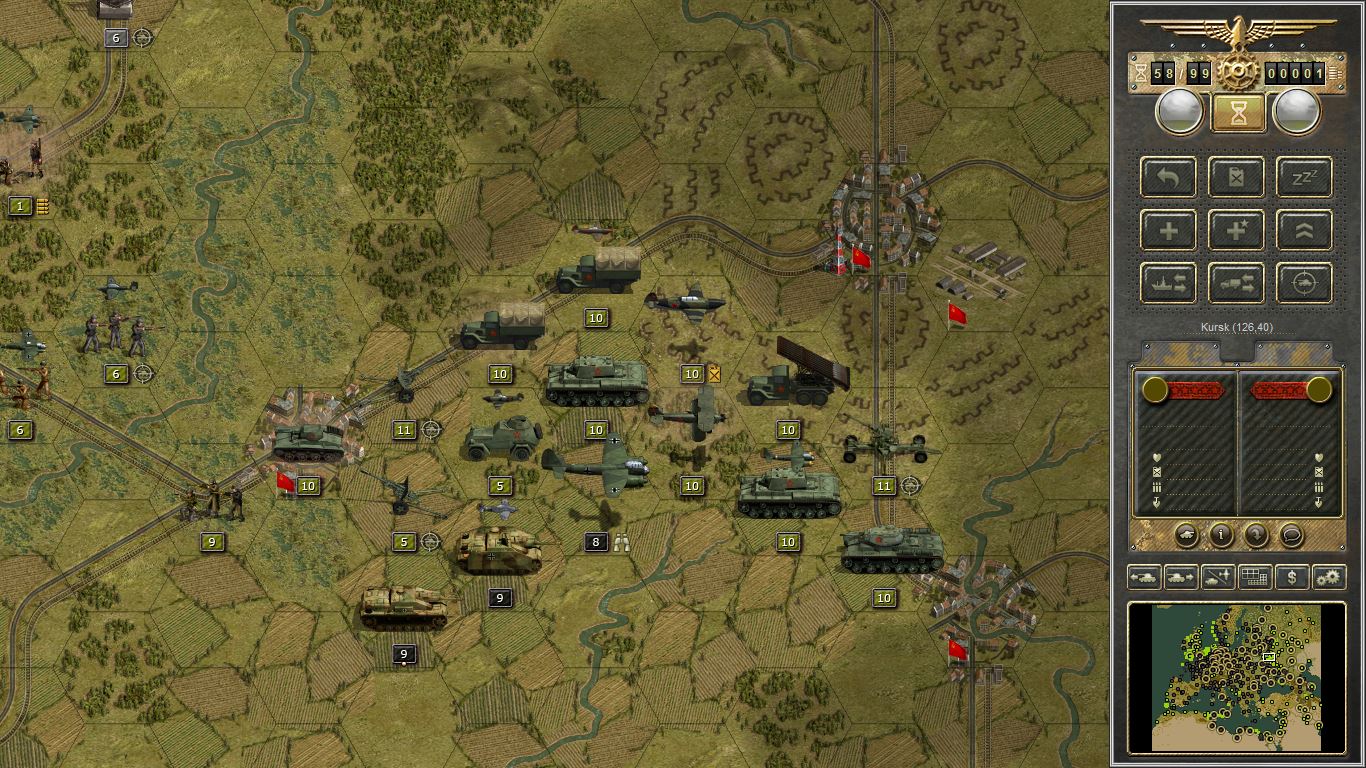
Task: Open the prestige purchase screen
Action: (x=1292, y=577)
